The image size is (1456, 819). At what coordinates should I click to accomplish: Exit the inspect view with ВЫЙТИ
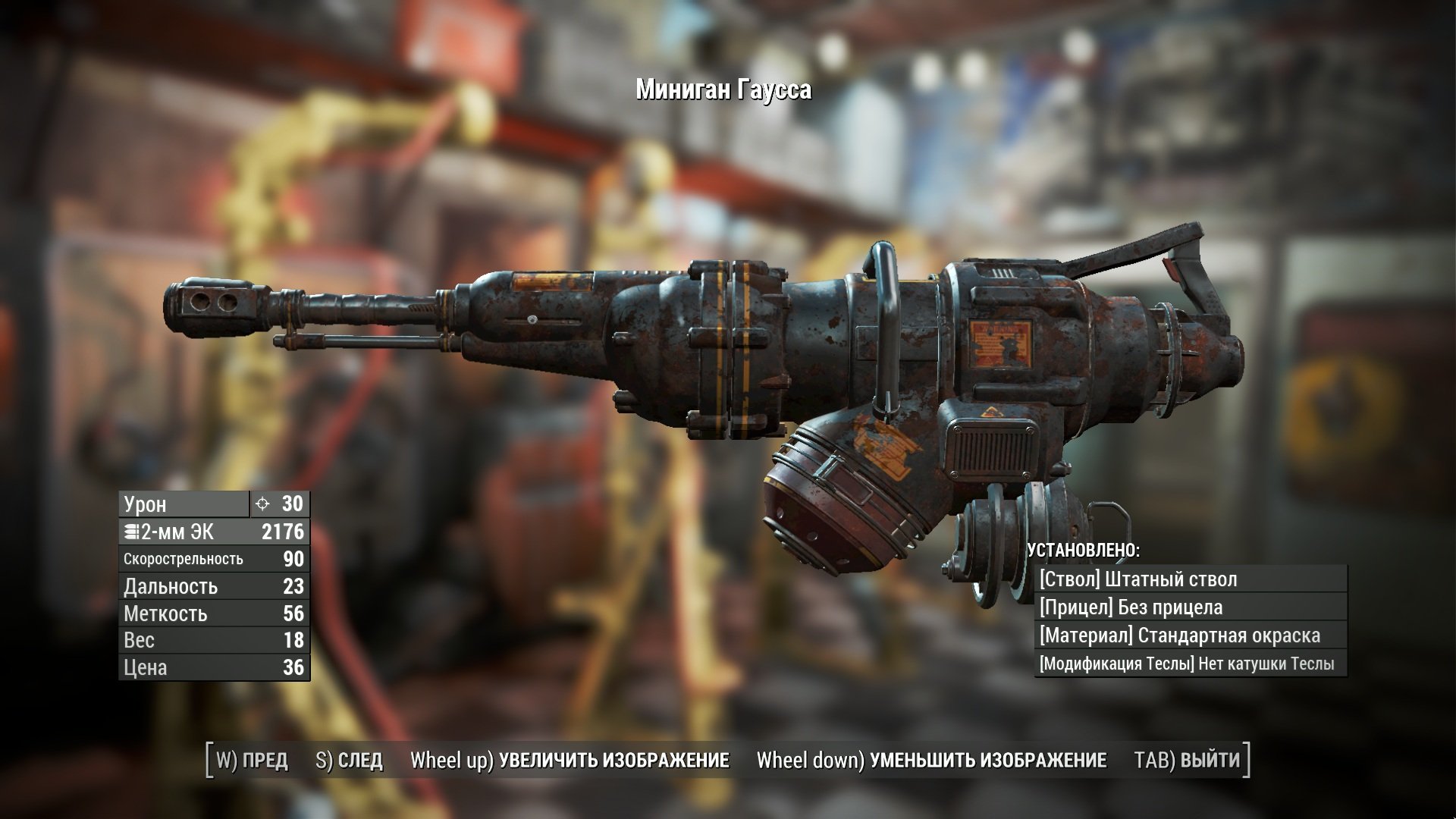[x=1187, y=761]
